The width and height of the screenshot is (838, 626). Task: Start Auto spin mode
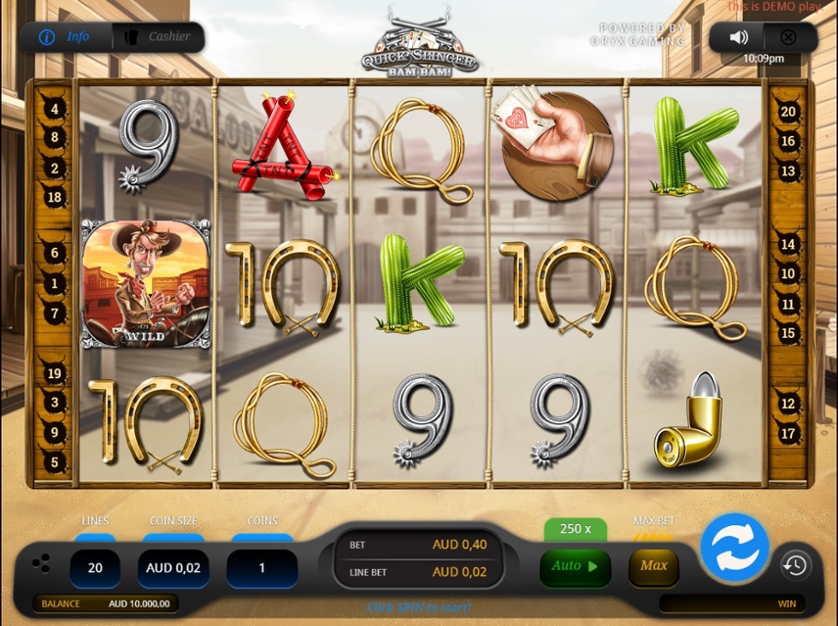575,566
